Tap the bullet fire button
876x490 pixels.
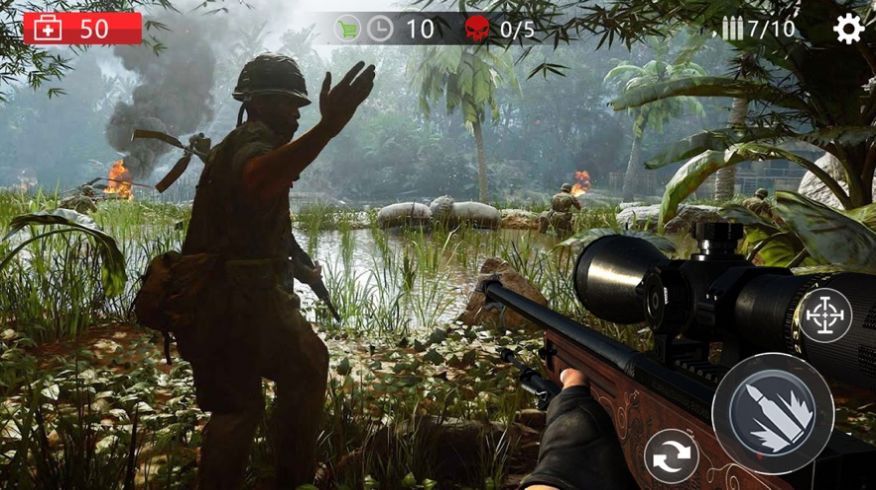coord(772,413)
